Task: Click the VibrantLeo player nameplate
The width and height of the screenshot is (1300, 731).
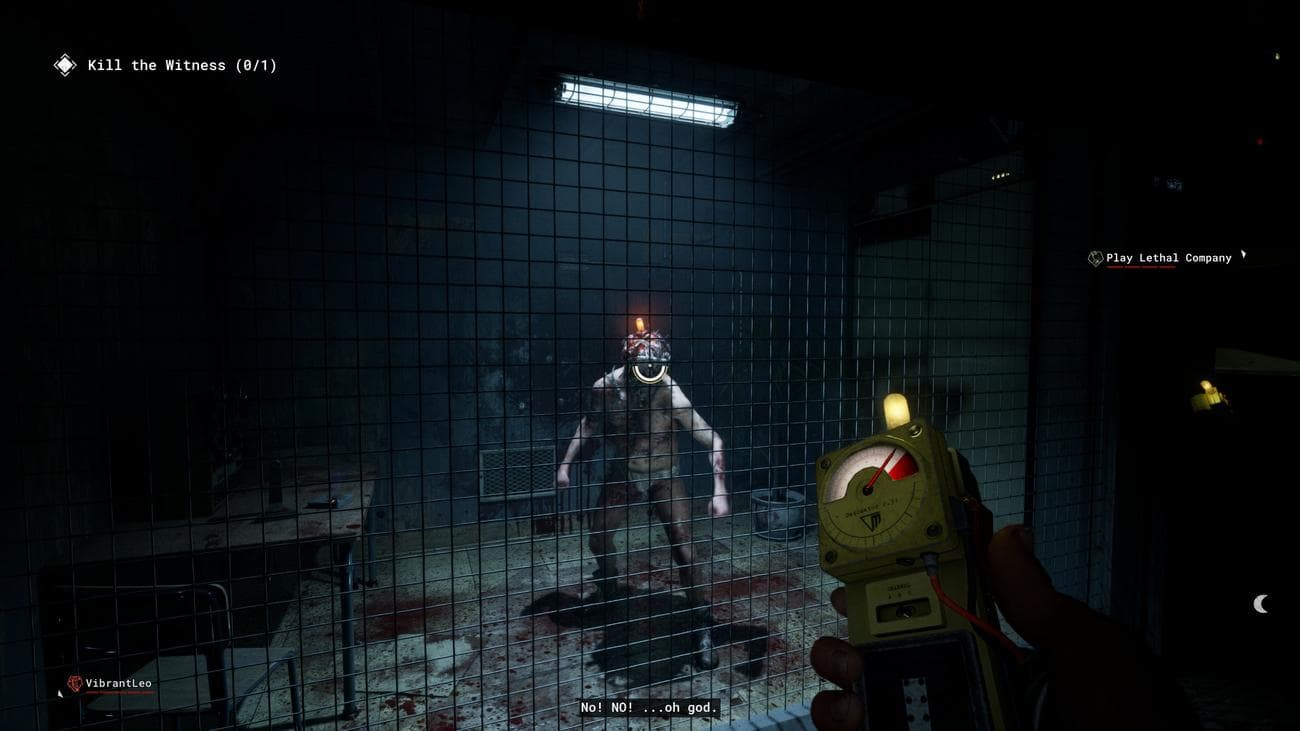Action: point(111,684)
